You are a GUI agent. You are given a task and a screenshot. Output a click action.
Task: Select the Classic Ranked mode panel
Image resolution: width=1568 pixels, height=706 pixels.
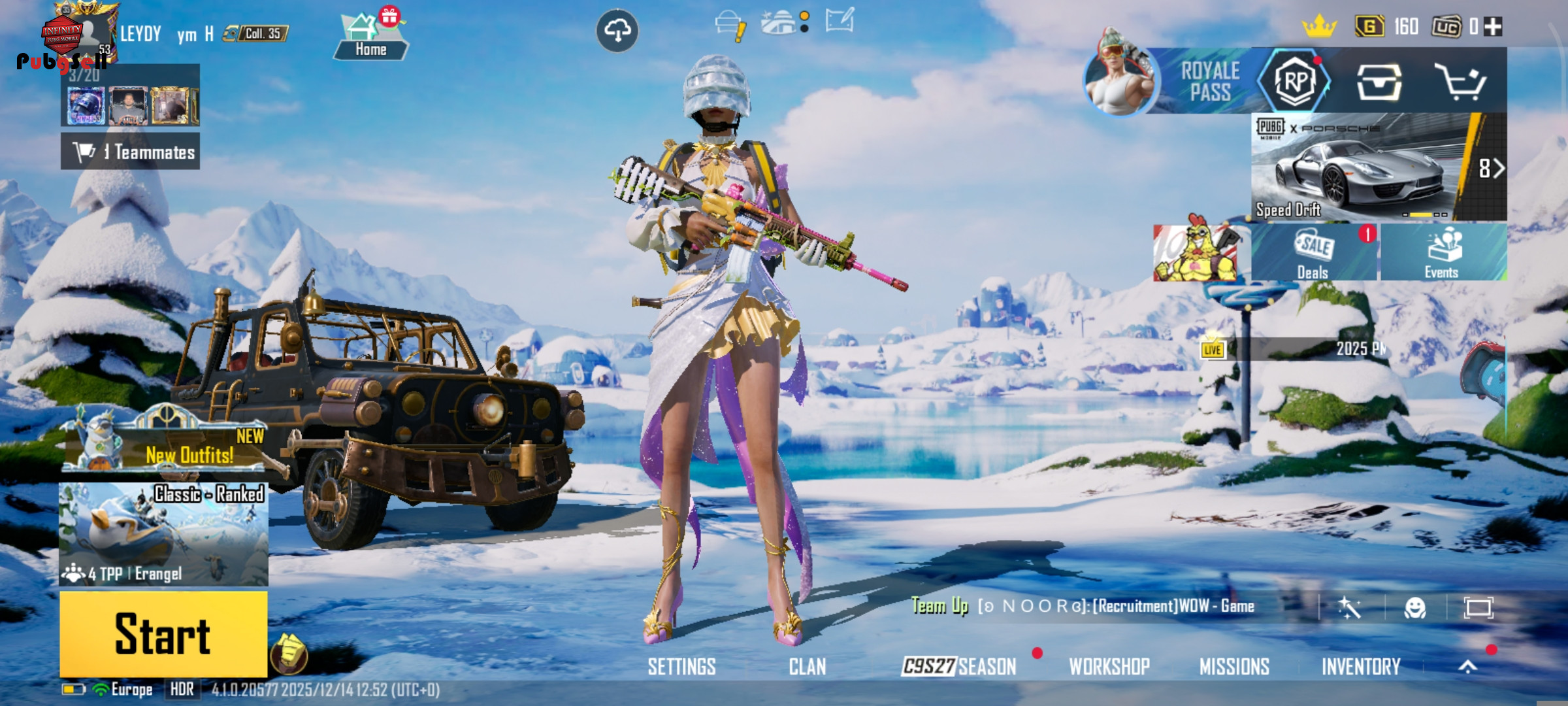163,533
